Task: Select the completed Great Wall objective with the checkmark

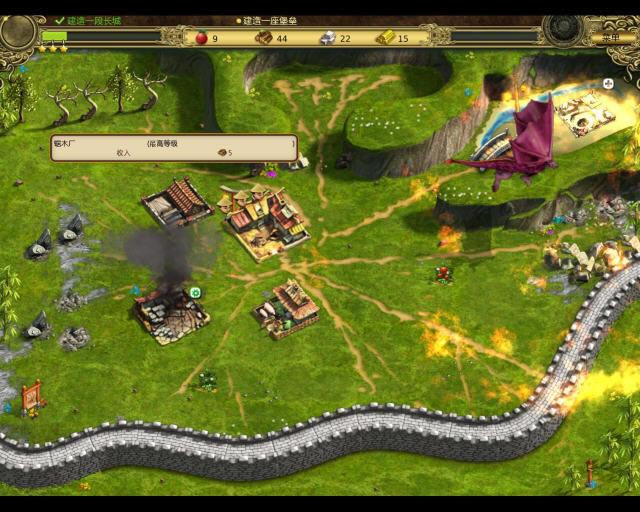Action: point(88,20)
